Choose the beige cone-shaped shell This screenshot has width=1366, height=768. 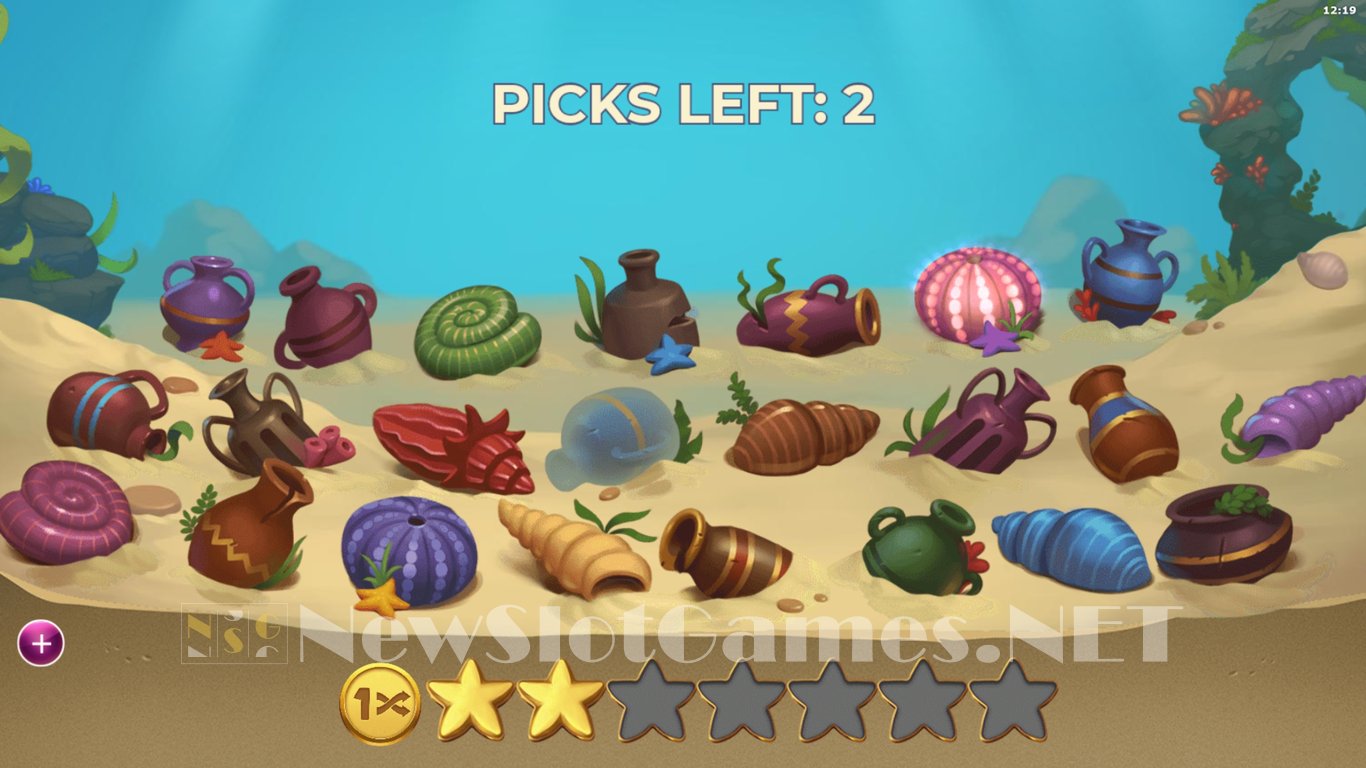[x=574, y=551]
